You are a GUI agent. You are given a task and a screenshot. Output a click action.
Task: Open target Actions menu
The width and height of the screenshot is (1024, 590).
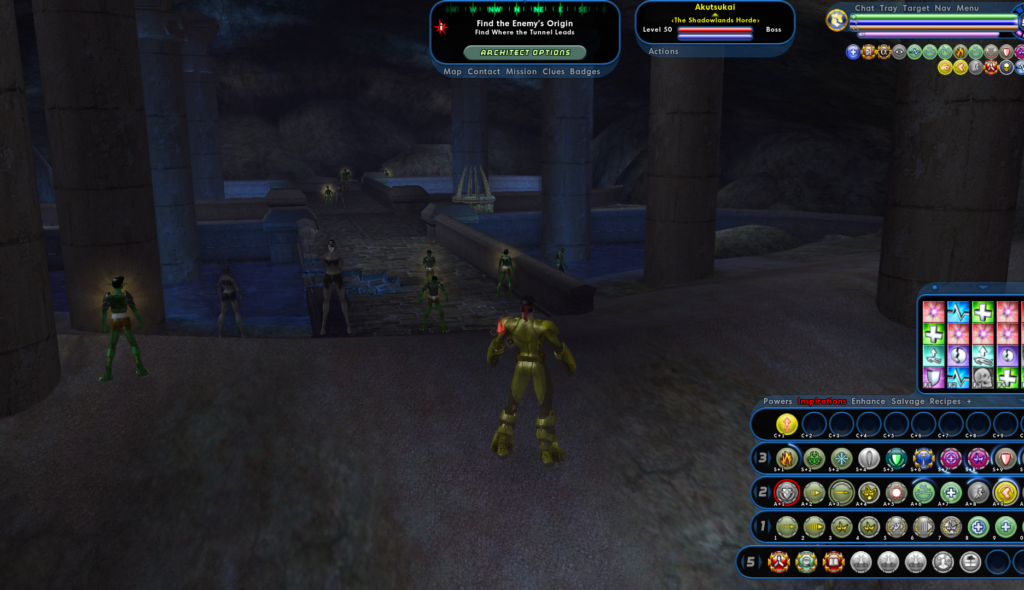[x=663, y=51]
